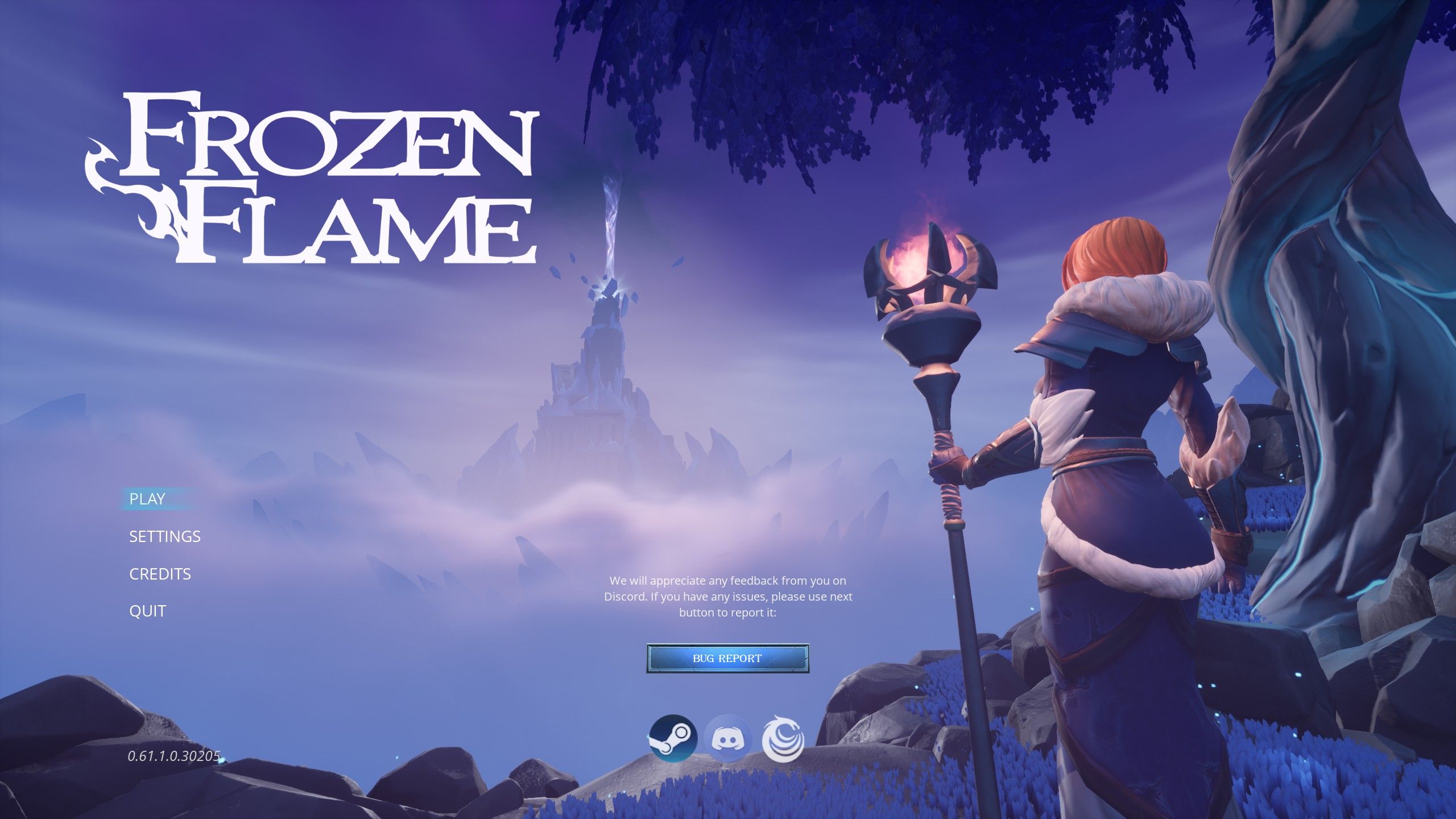The image size is (1456, 819).
Task: View CREDITS from the menu
Action: 160,574
